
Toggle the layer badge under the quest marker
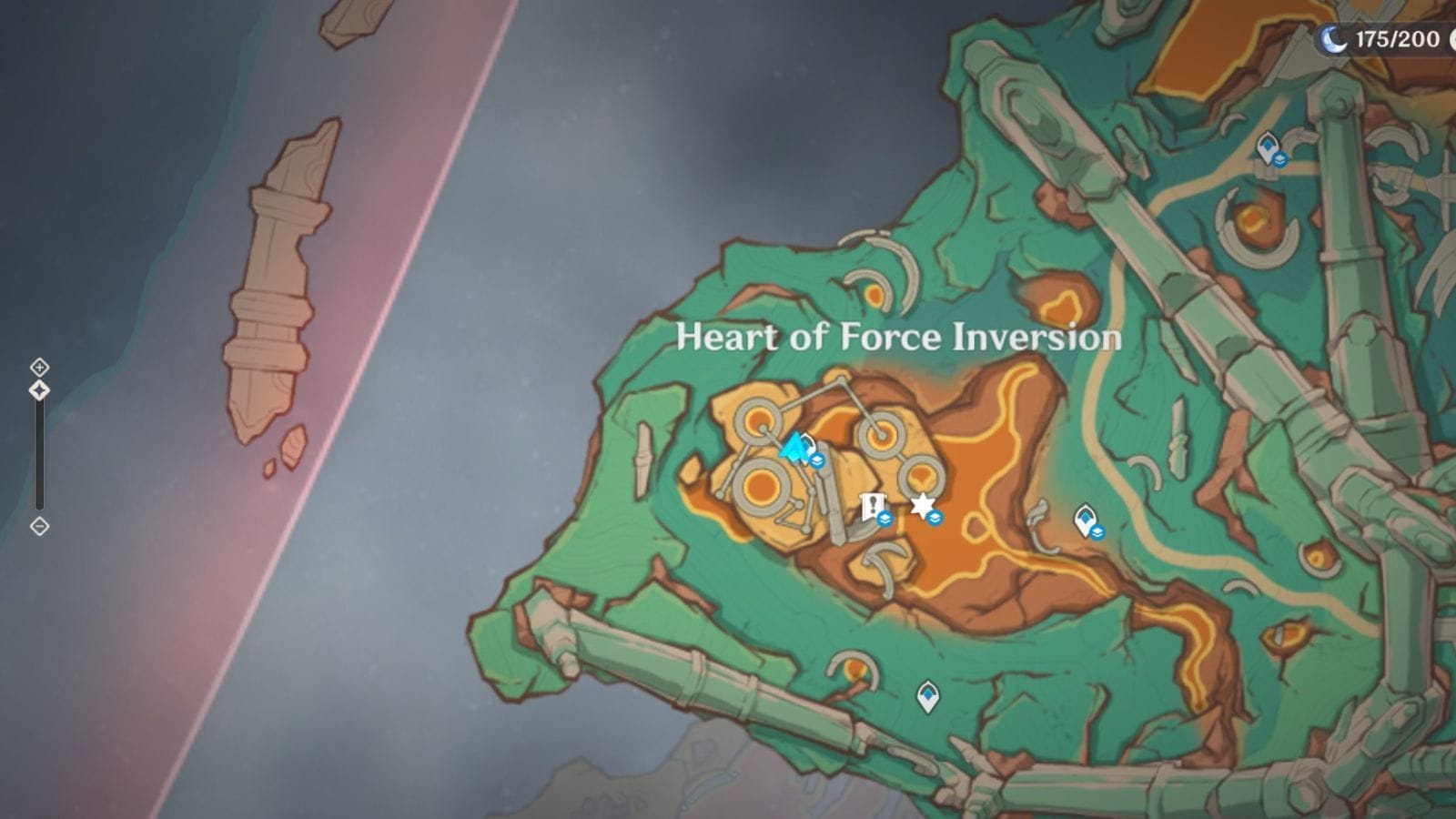884,519
